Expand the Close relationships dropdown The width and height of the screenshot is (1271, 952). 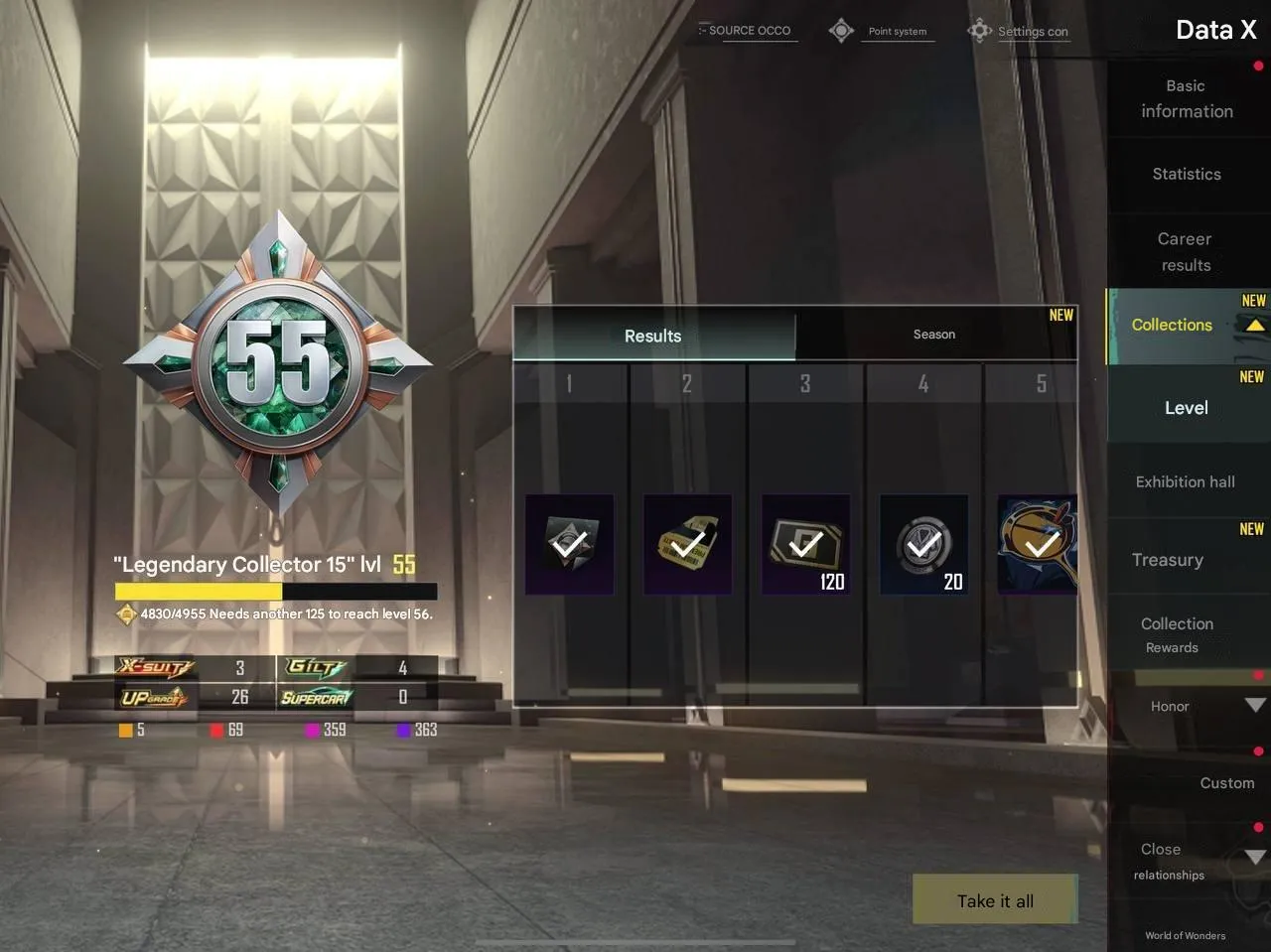point(1254,856)
